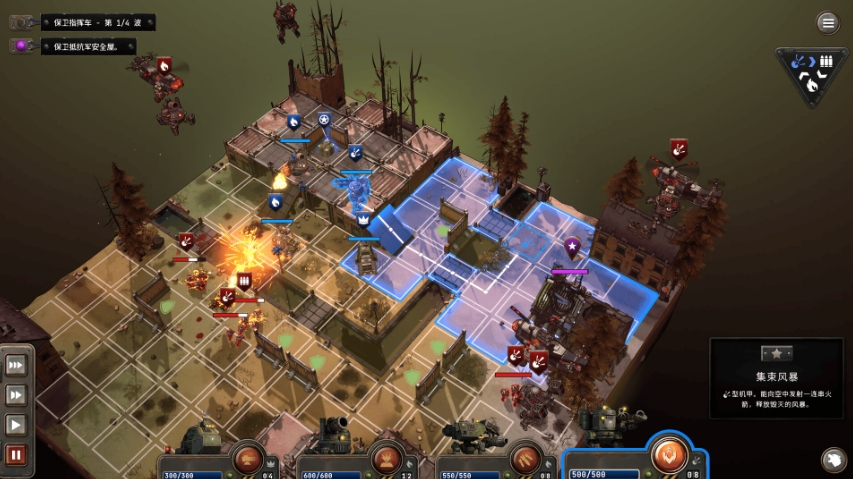
Task: Open the hamburger menu button
Action: pyautogui.click(x=827, y=22)
